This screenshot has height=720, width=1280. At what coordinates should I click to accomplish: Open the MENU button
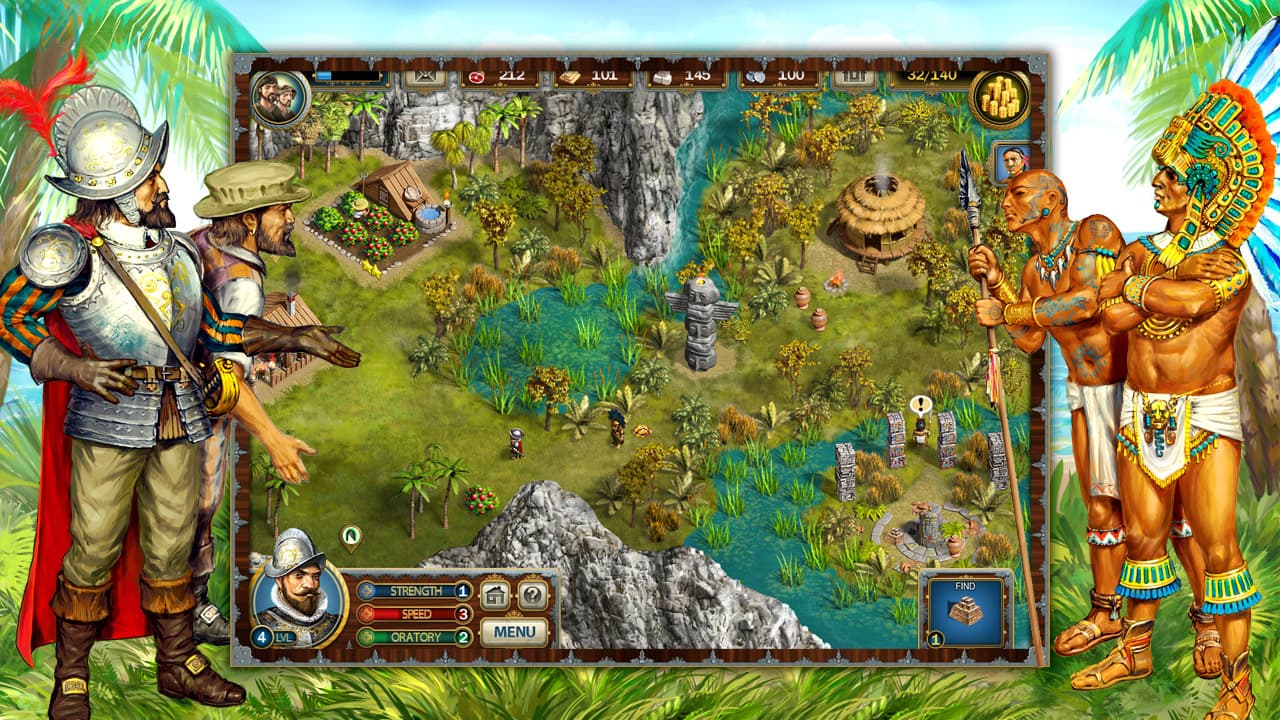pos(513,630)
